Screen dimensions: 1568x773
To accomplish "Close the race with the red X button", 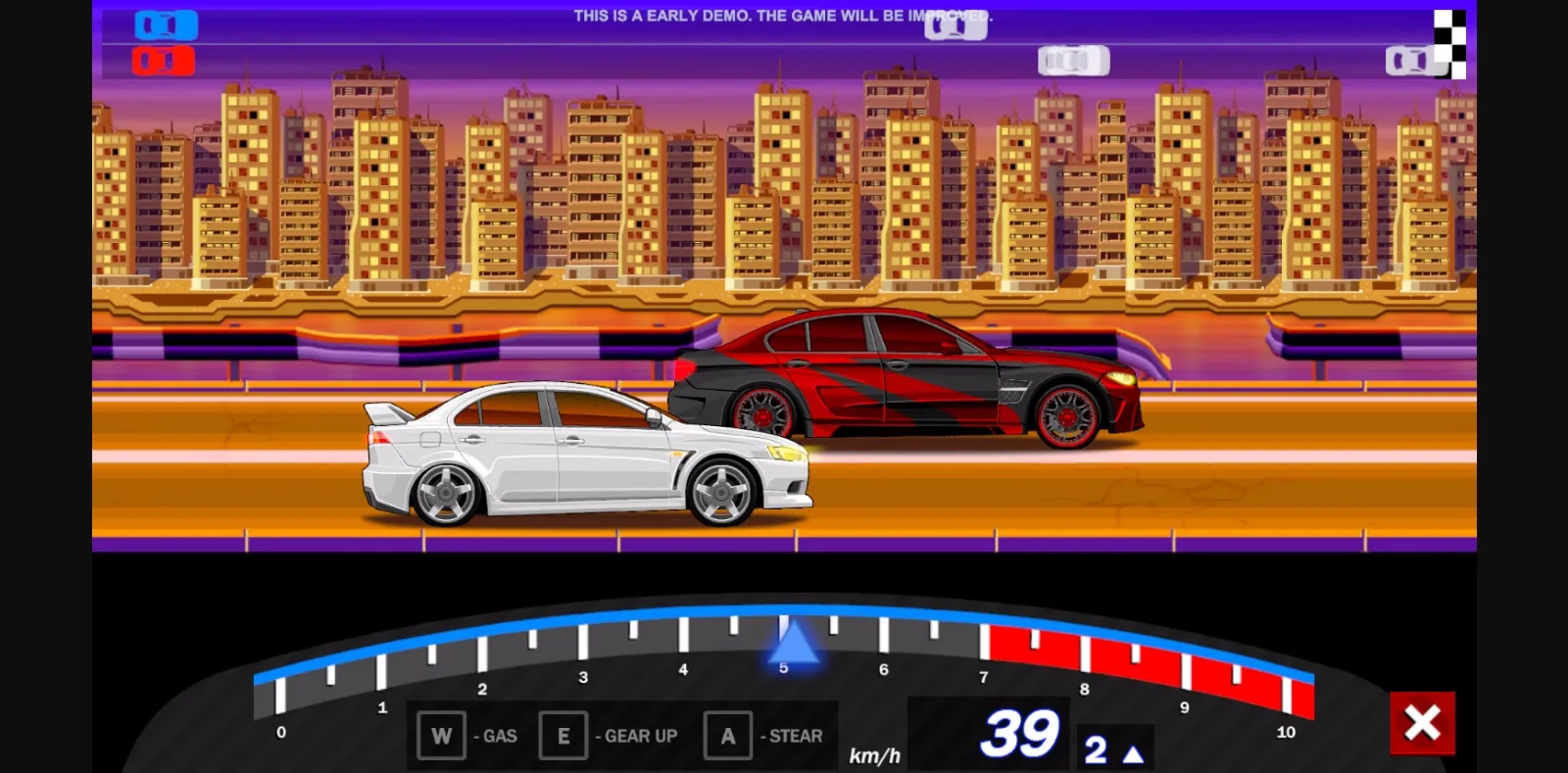I will (x=1423, y=722).
